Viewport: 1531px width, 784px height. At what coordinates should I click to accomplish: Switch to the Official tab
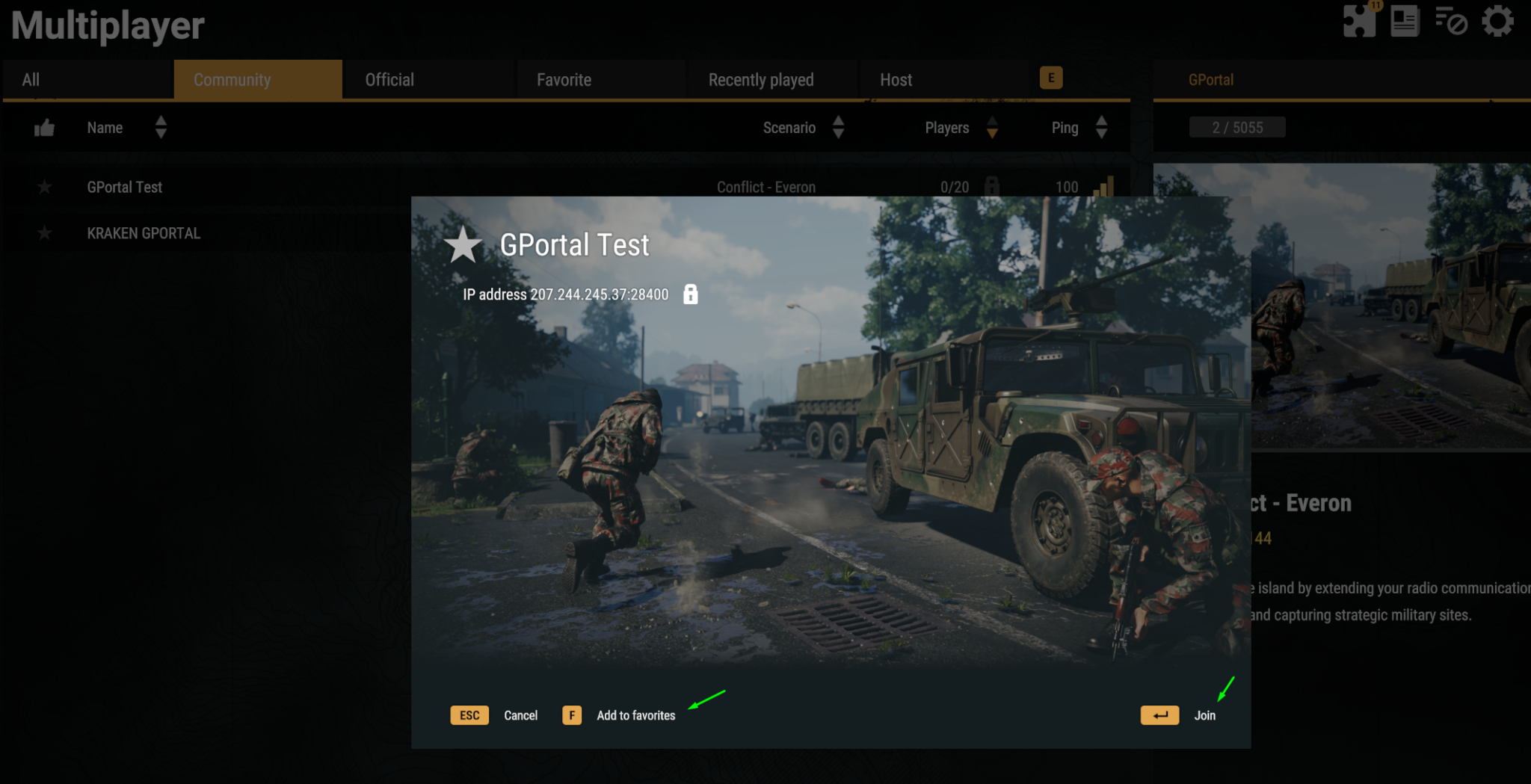(389, 79)
